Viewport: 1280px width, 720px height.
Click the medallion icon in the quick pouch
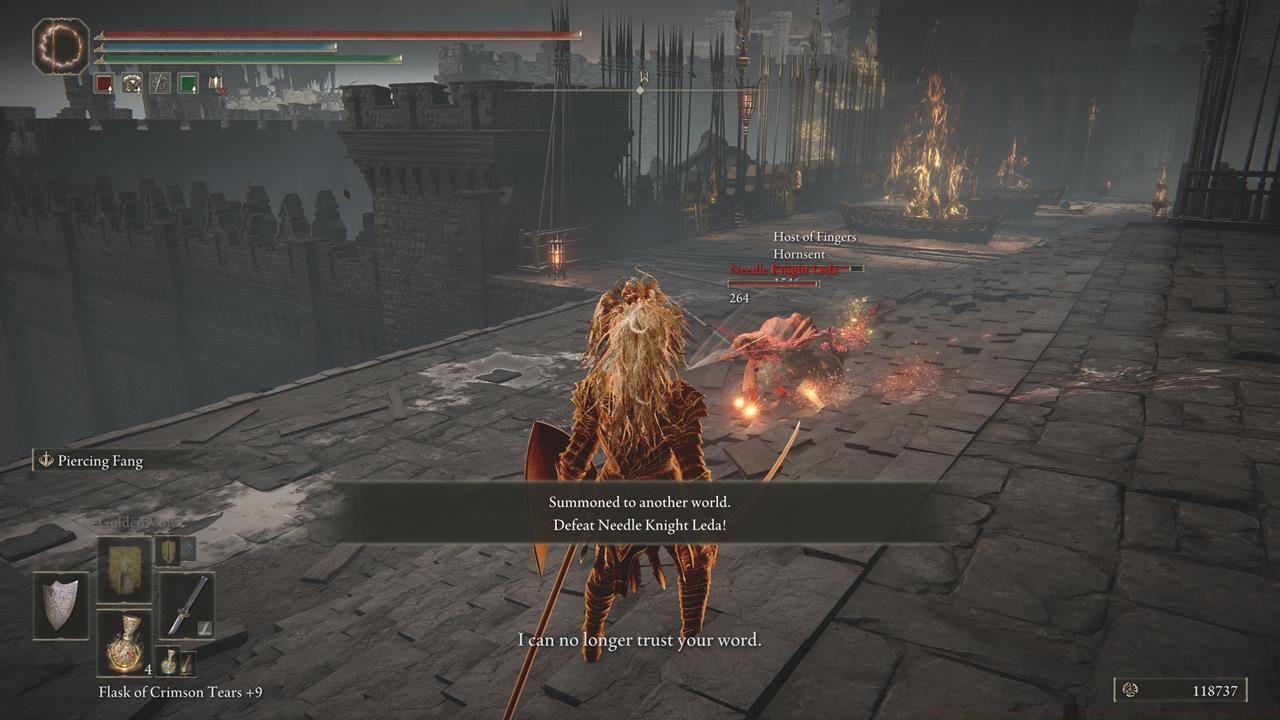click(169, 662)
